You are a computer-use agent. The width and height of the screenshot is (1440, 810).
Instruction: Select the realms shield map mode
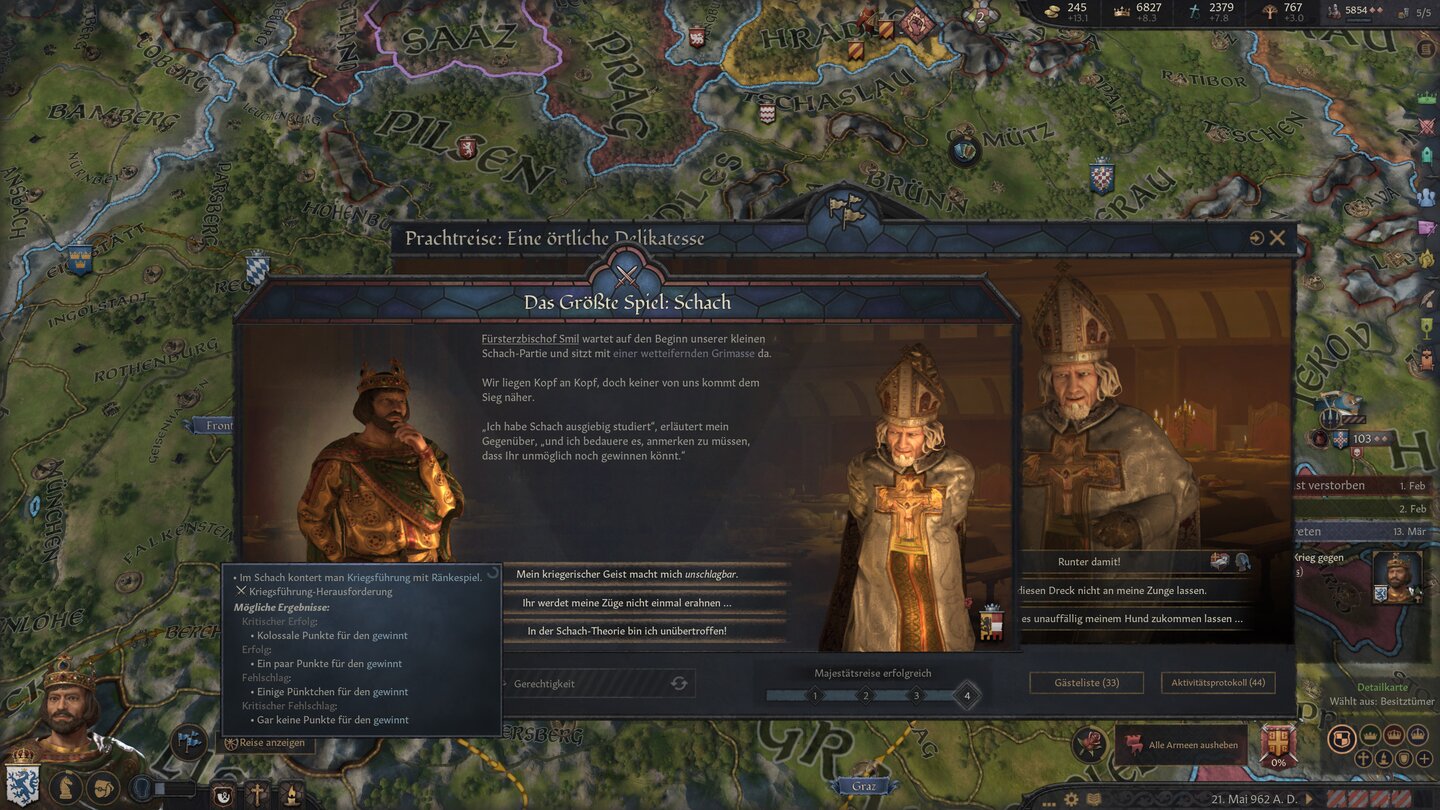coord(1342,738)
